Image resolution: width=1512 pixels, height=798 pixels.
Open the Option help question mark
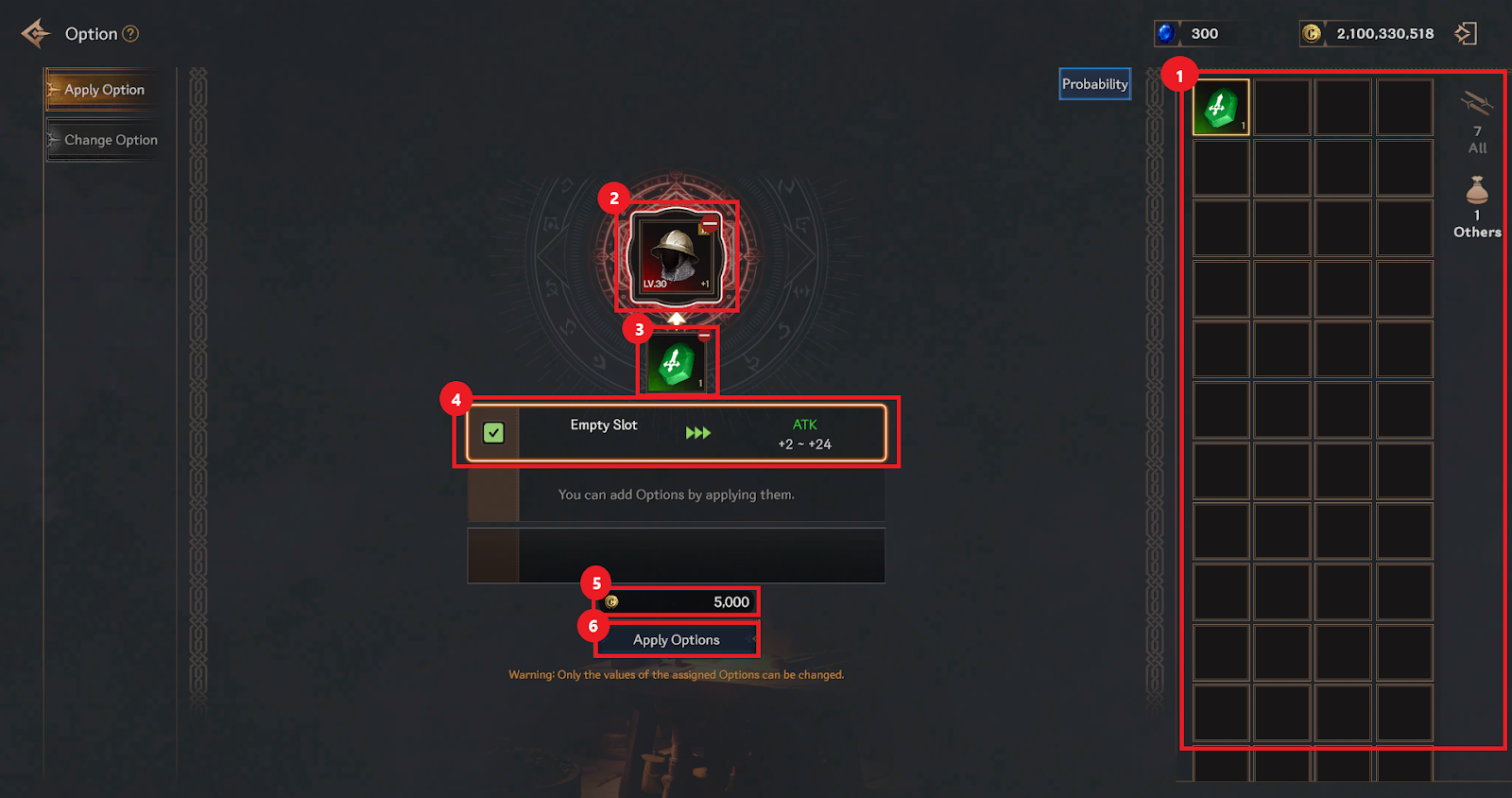131,34
